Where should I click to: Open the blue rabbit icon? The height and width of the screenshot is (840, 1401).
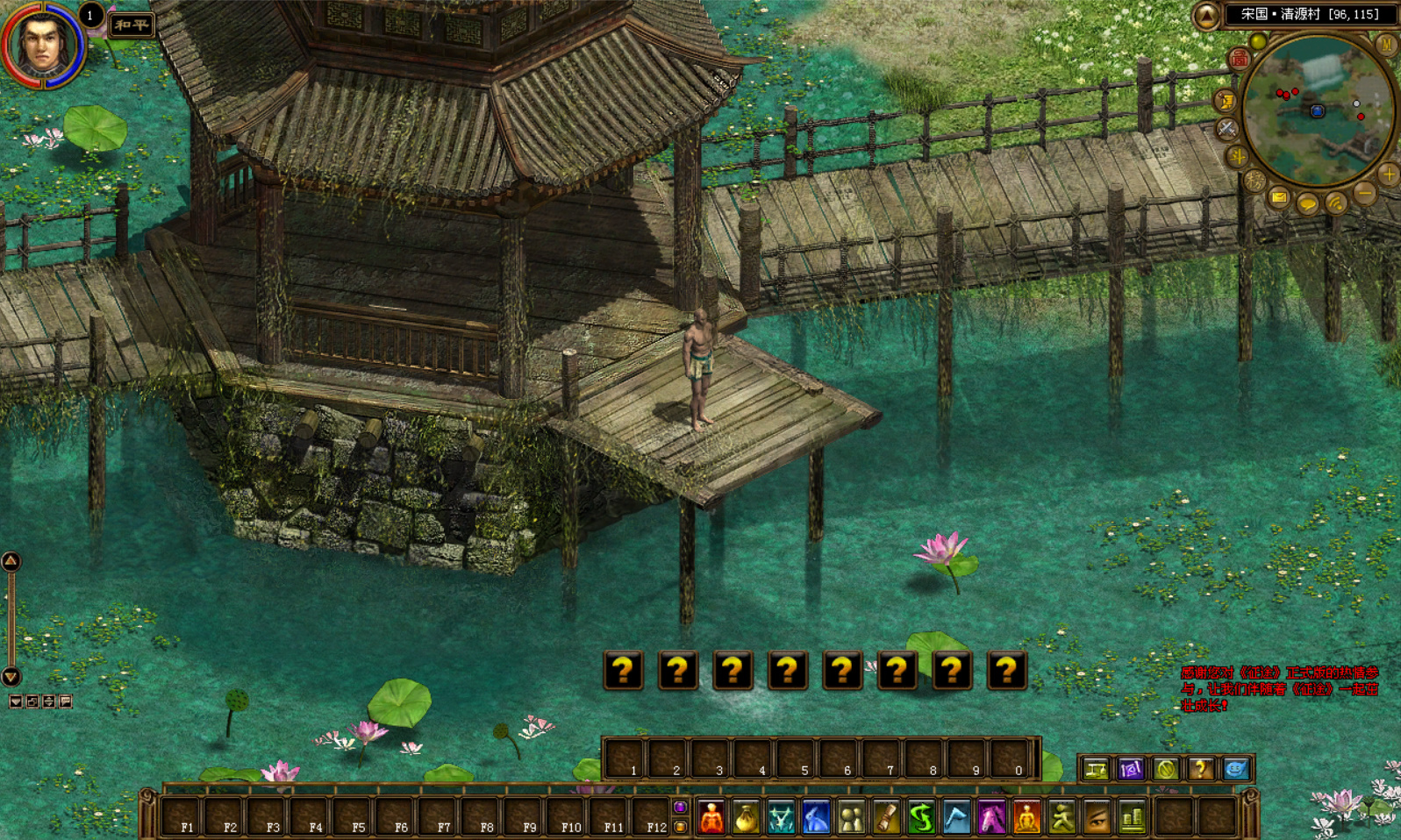click(x=816, y=818)
